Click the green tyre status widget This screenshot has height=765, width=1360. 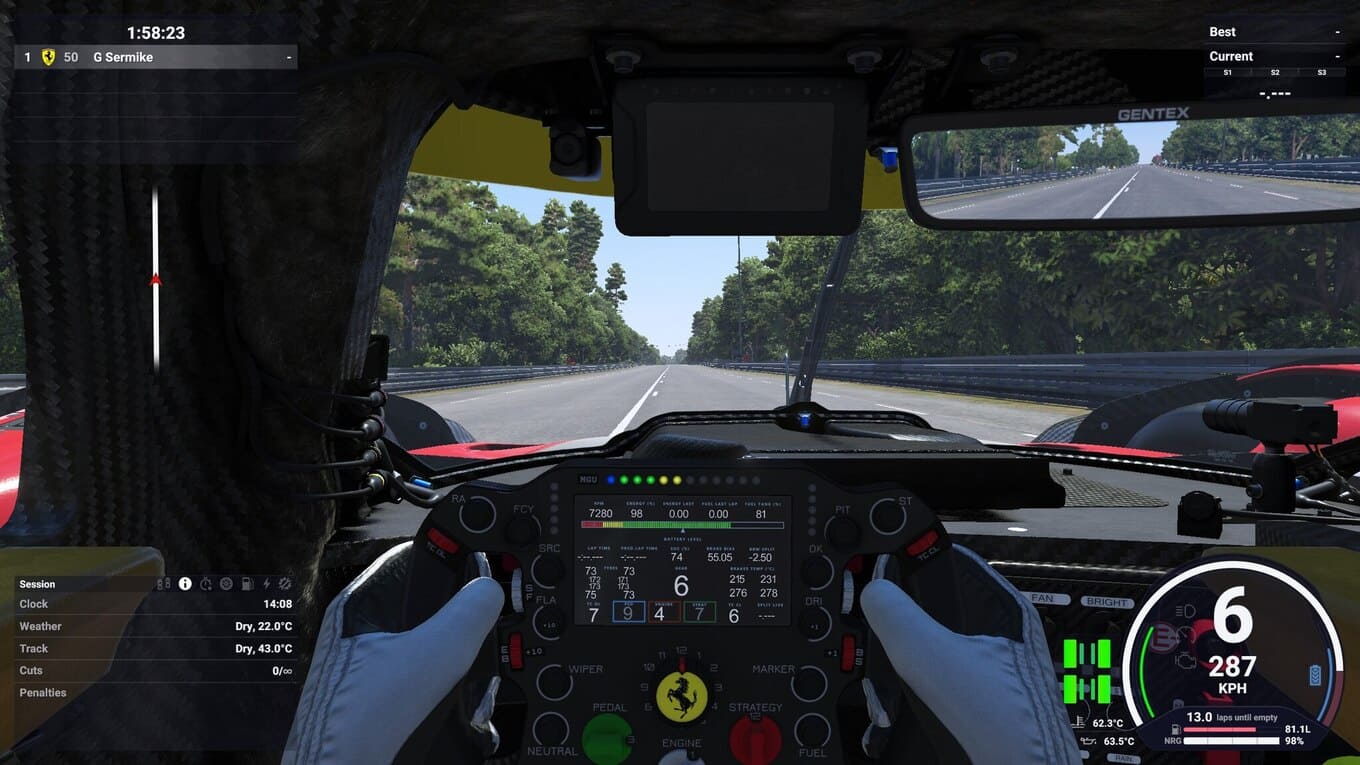pos(1087,671)
